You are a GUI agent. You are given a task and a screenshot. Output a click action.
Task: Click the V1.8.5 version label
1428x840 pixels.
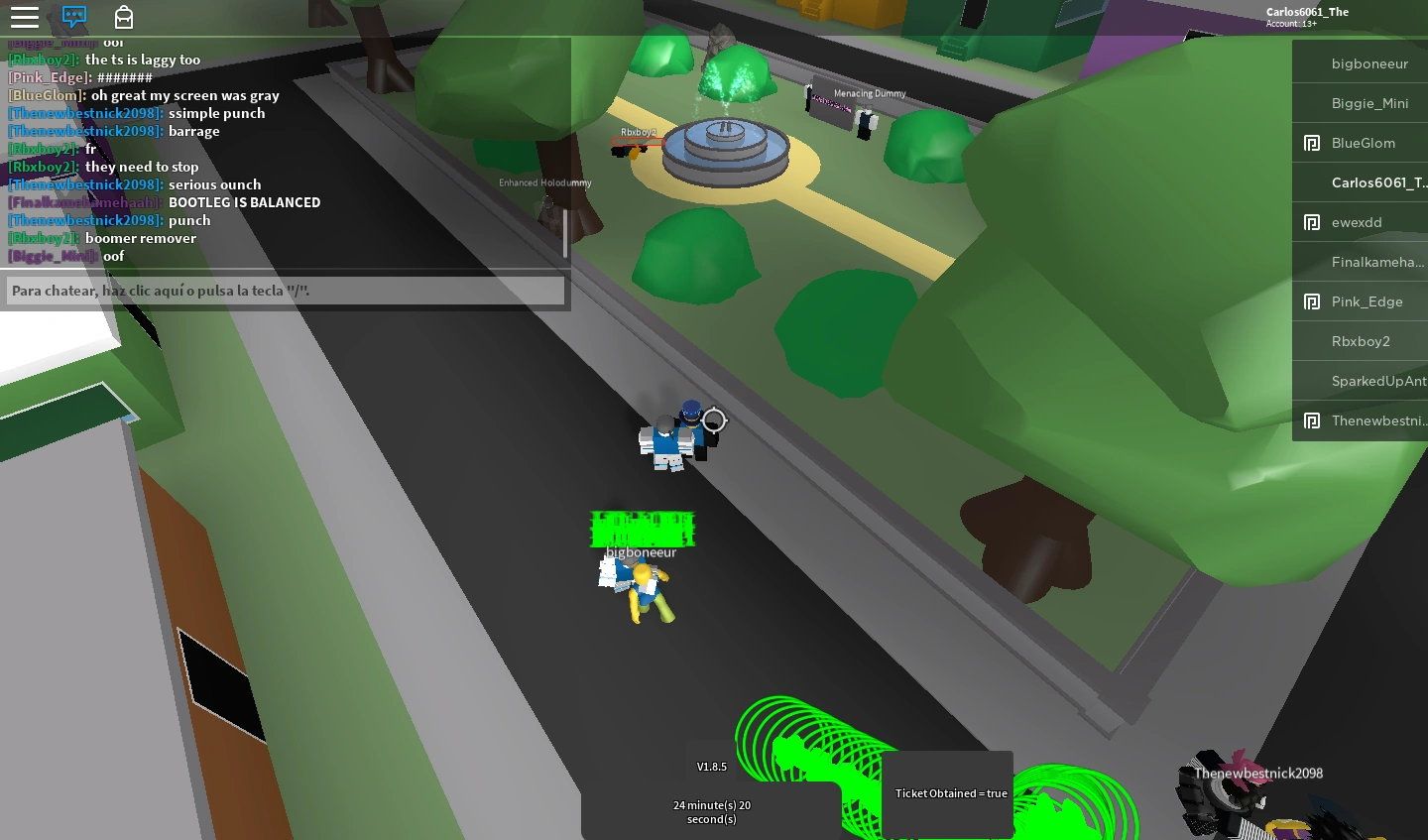click(710, 767)
